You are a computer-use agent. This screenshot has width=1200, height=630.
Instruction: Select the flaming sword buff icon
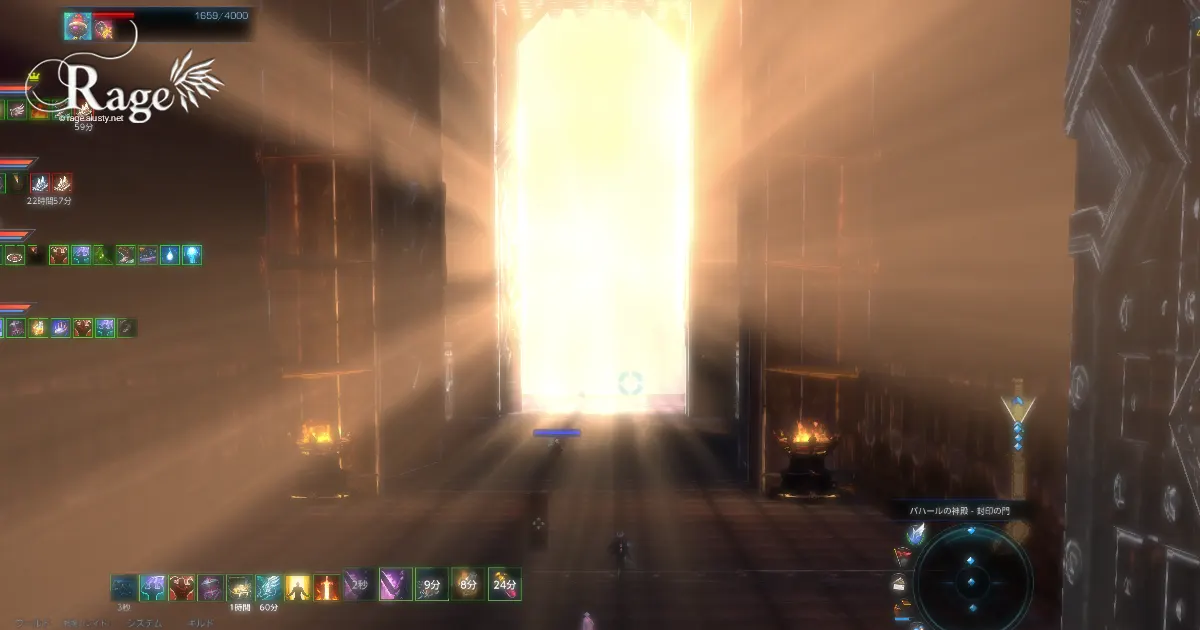tap(327, 587)
